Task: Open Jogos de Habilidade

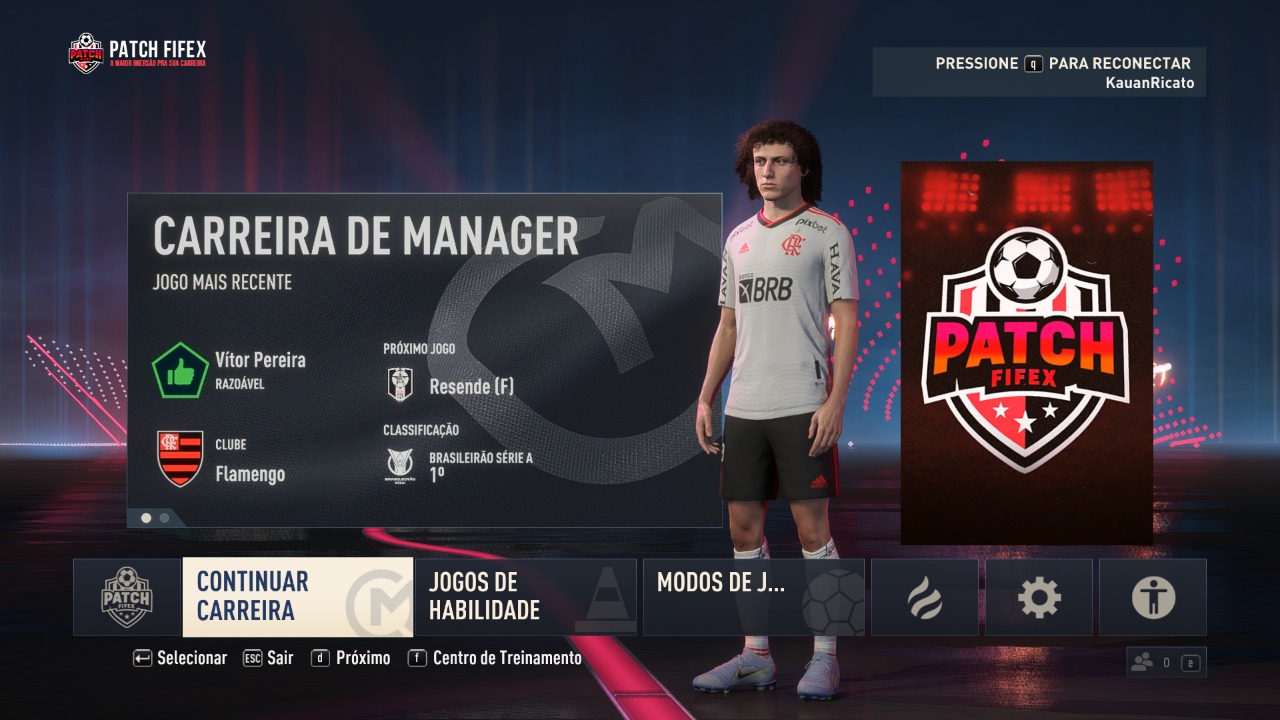Action: point(525,597)
